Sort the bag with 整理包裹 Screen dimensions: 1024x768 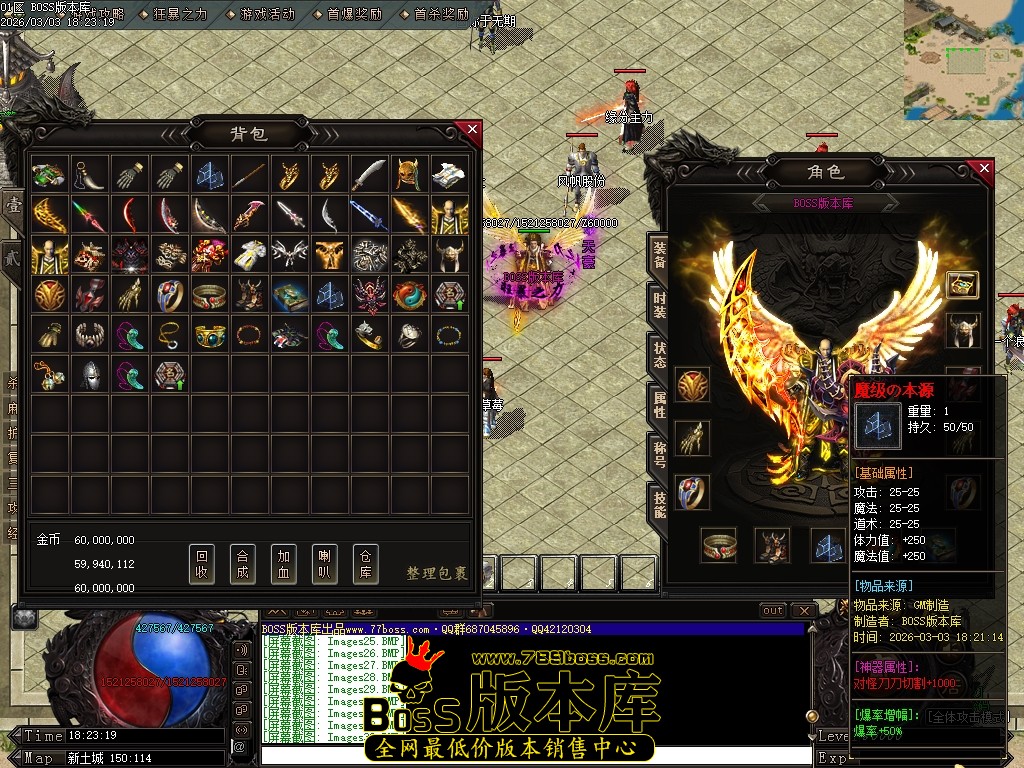437,573
